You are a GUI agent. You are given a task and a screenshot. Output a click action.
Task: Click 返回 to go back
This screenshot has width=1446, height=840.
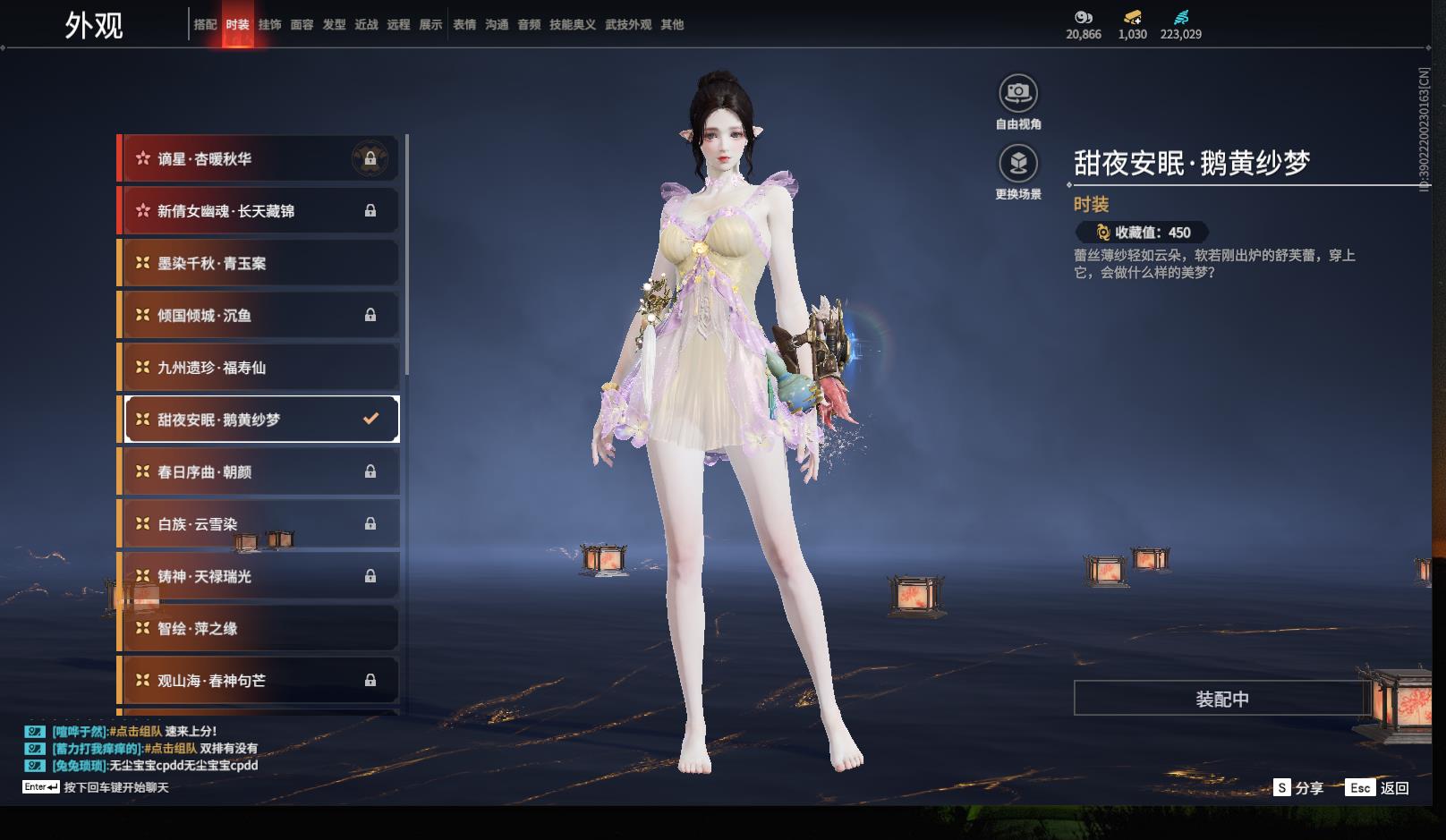coord(1379,788)
